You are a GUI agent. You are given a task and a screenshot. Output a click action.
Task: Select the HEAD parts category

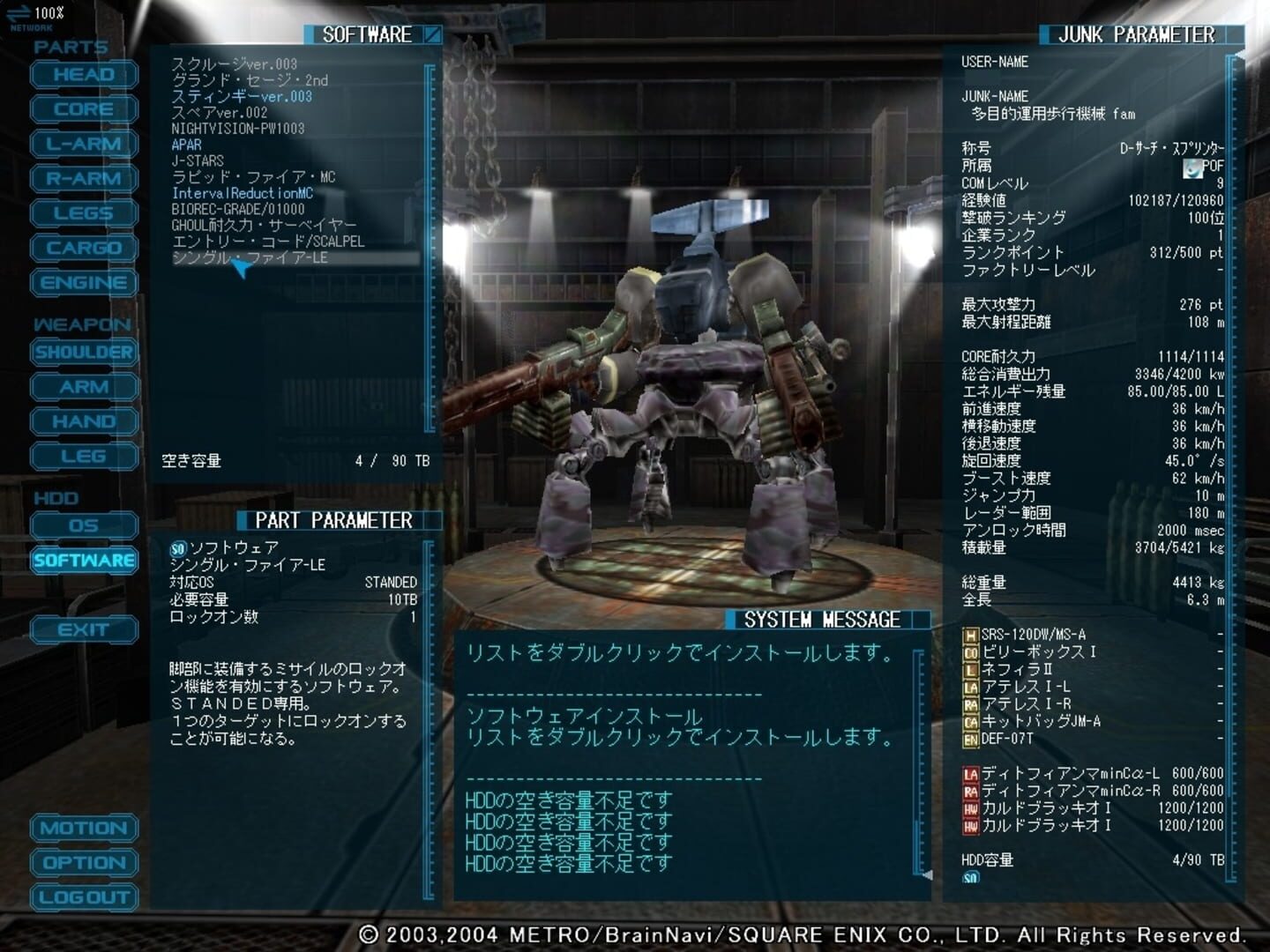tap(83, 75)
